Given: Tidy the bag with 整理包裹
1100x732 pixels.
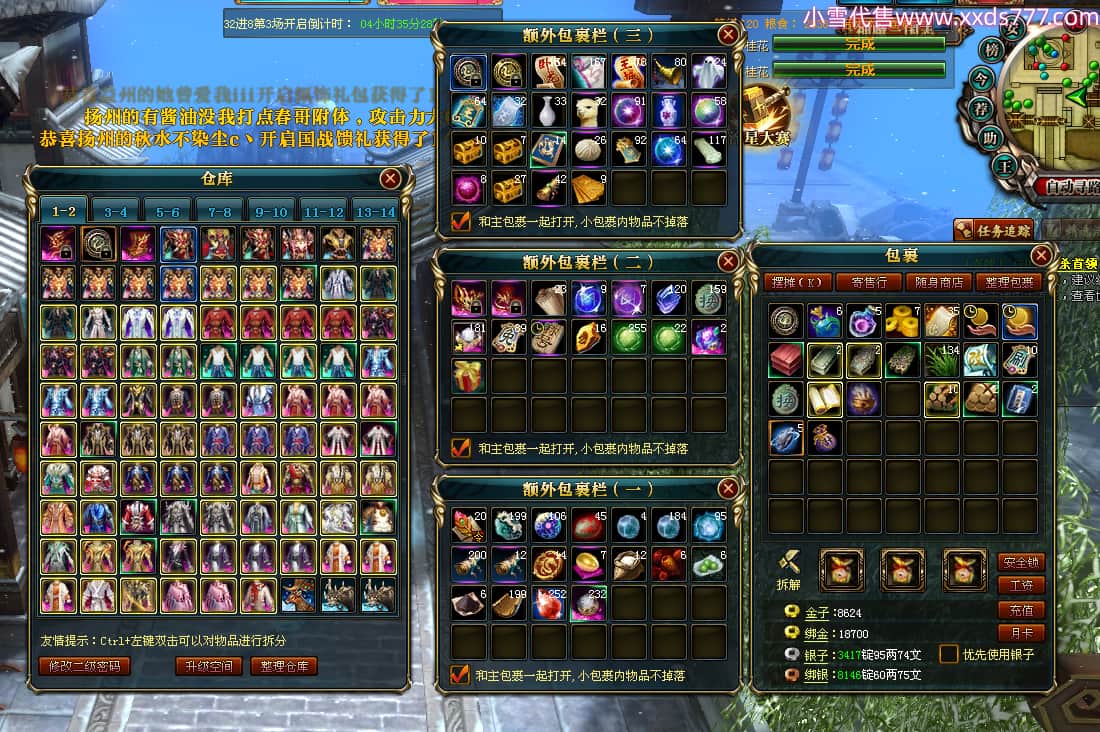Looking at the screenshot, I should [x=1008, y=282].
